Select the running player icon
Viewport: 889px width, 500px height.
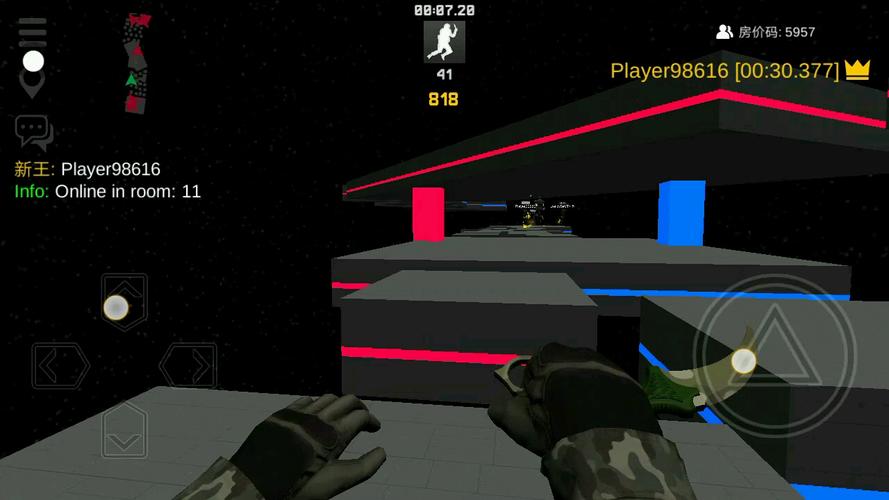(444, 42)
